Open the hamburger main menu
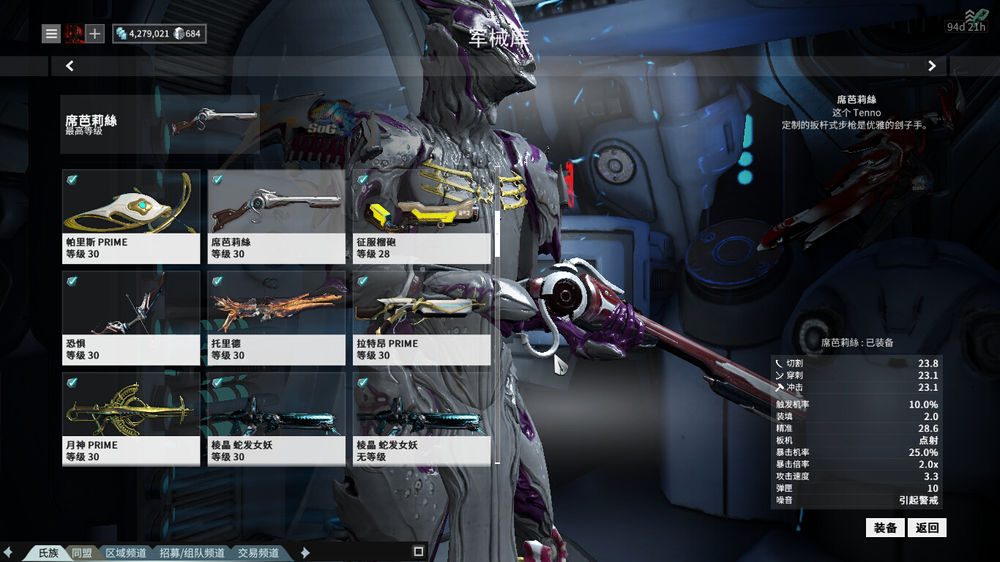Viewport: 1000px width, 562px height. 51,34
